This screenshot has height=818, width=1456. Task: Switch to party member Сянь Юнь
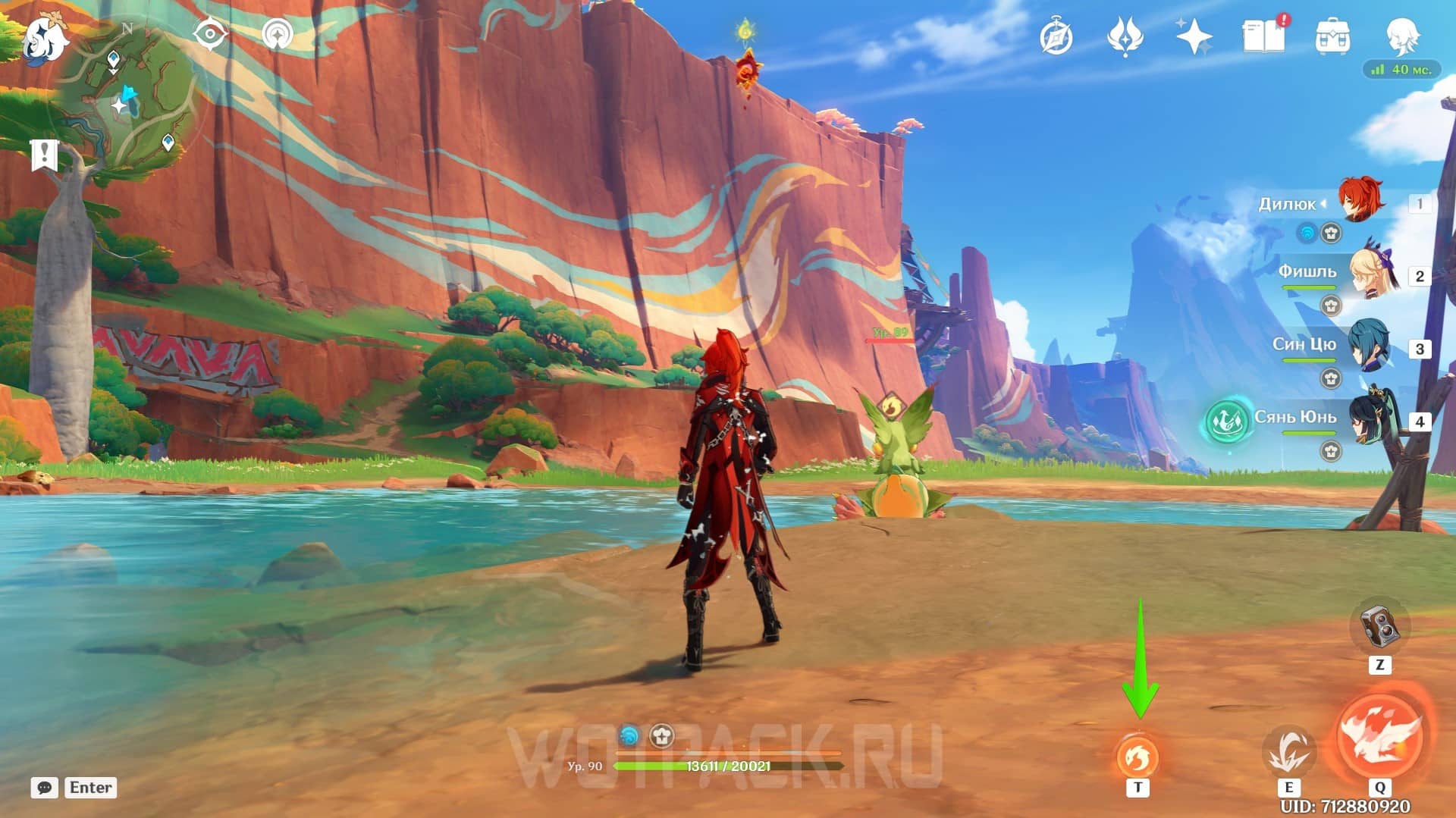[1370, 418]
